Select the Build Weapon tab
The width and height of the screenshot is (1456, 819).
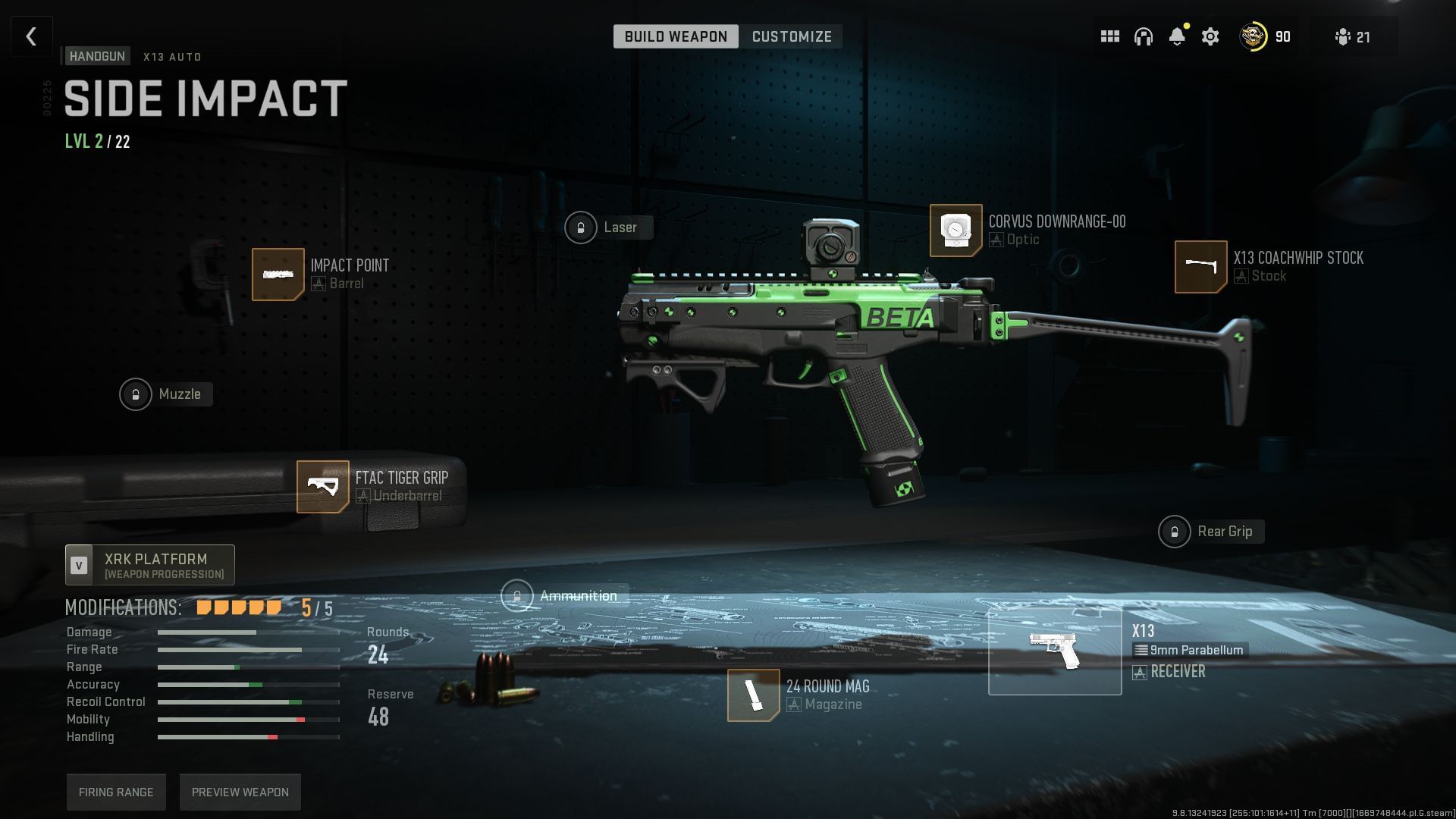coord(676,36)
